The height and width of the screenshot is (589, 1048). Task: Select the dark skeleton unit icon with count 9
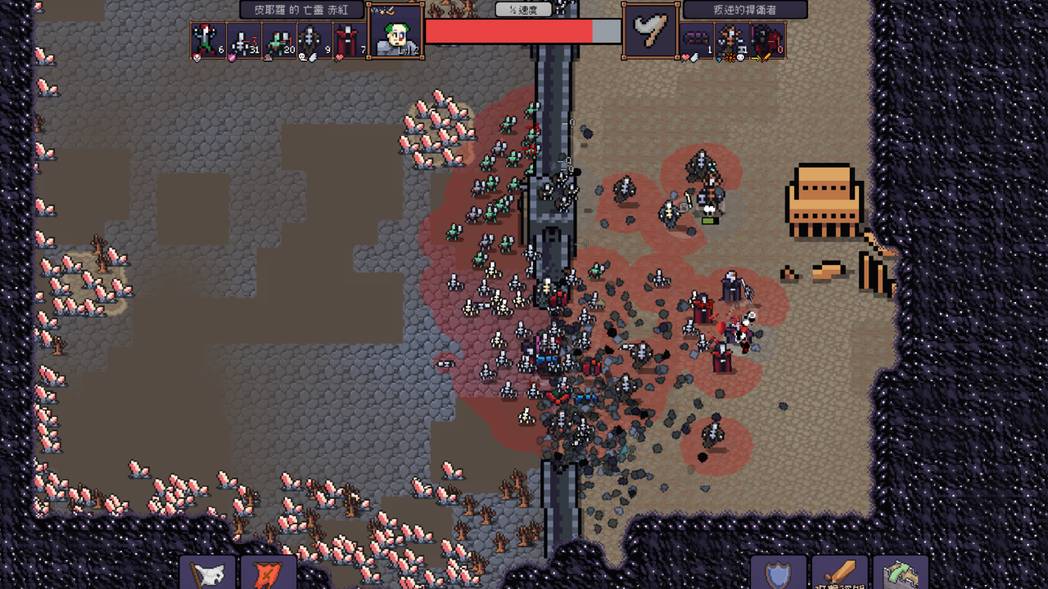(x=314, y=41)
